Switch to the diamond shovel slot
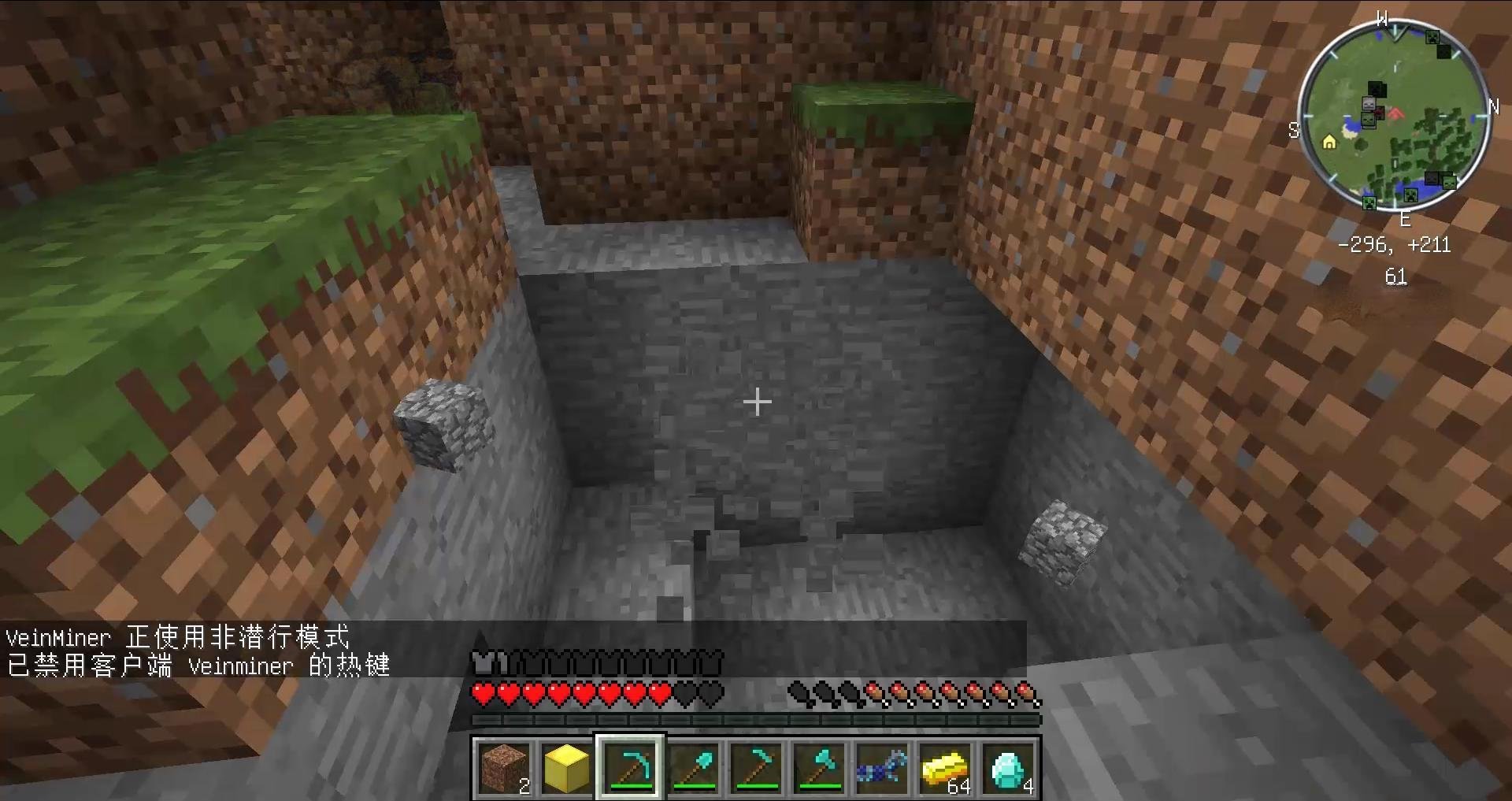The height and width of the screenshot is (801, 1512). tap(693, 768)
